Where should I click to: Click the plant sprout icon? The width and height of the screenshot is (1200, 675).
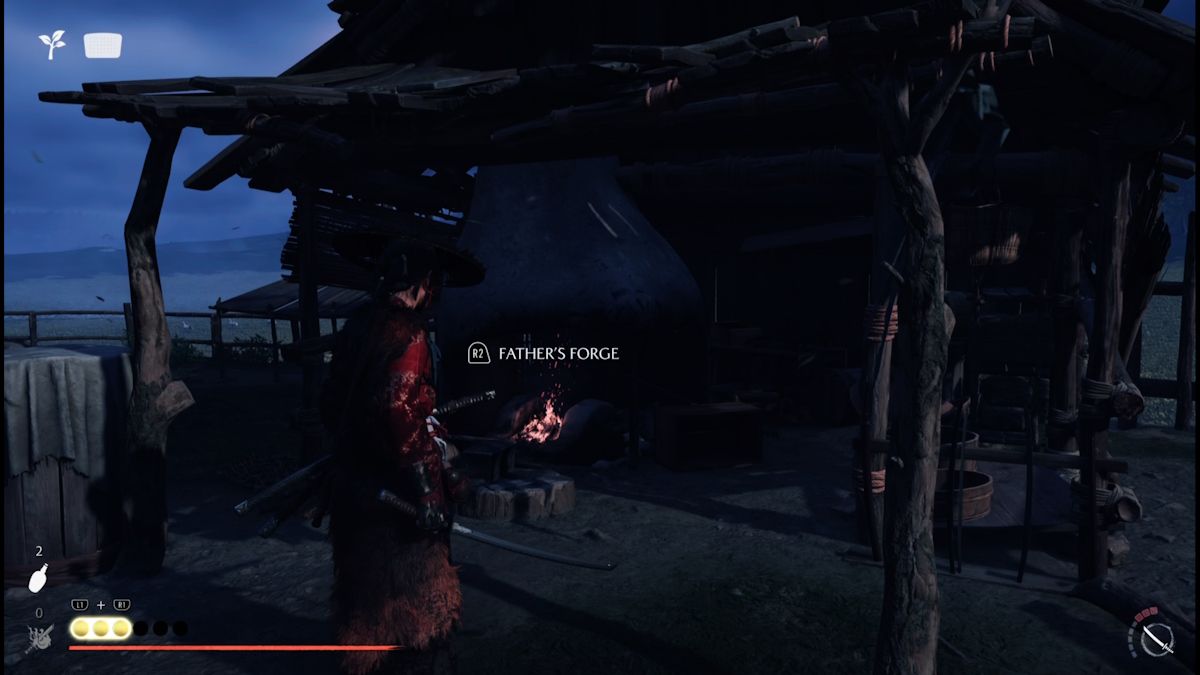[x=52, y=44]
